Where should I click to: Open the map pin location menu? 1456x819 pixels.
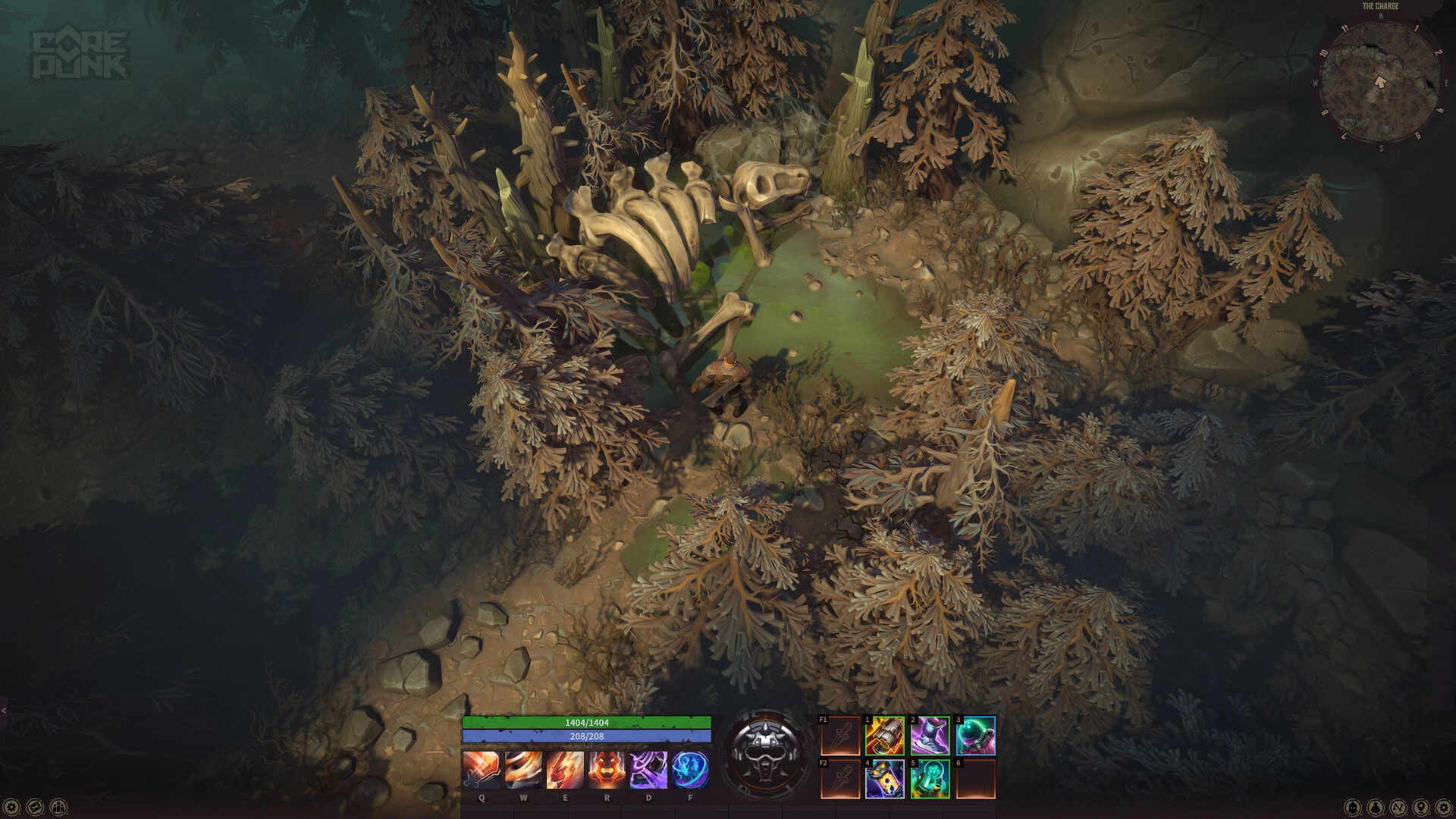pyautogui.click(x=1421, y=807)
